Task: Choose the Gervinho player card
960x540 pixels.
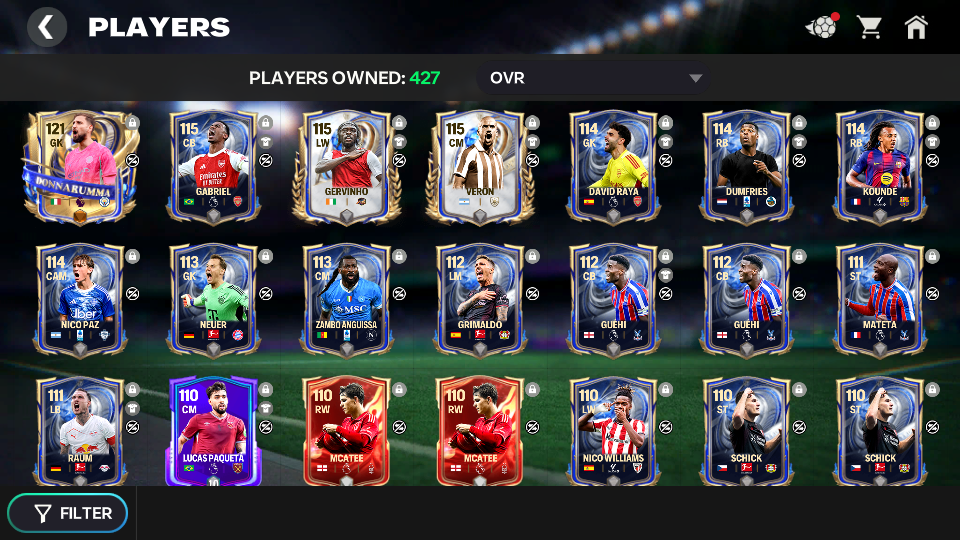Action: [x=347, y=166]
